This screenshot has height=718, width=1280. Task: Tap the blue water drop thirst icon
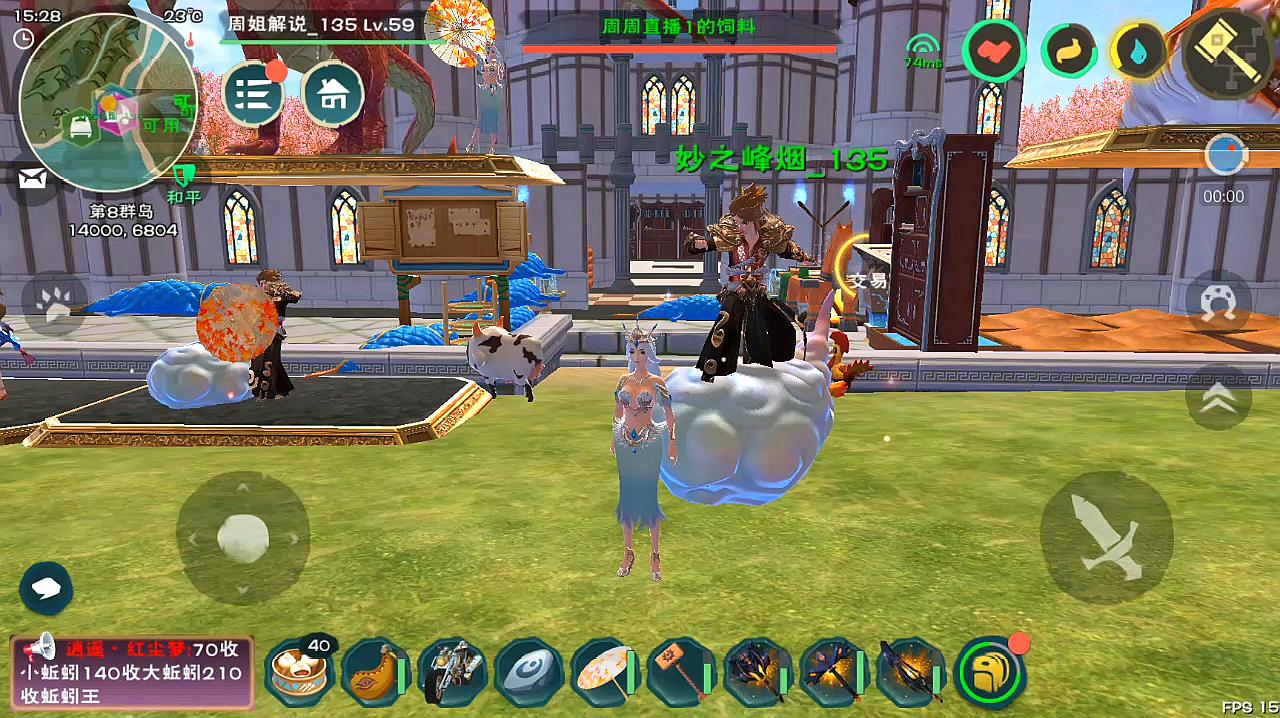(1138, 50)
